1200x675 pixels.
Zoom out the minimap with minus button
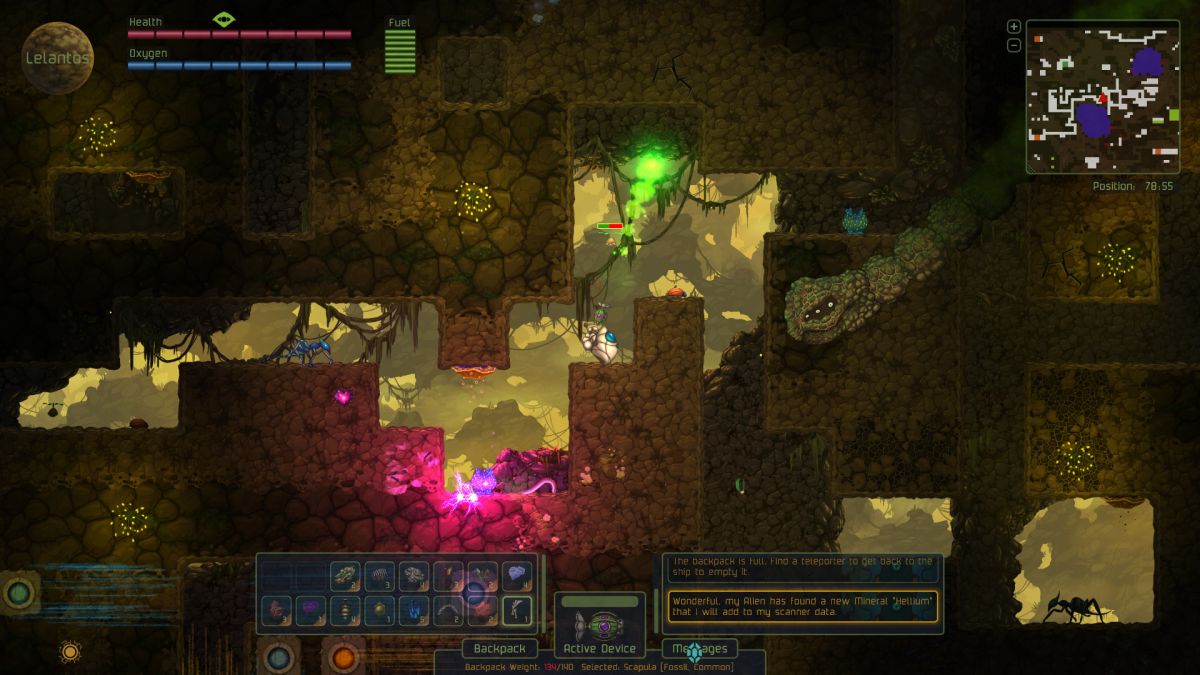point(1013,45)
